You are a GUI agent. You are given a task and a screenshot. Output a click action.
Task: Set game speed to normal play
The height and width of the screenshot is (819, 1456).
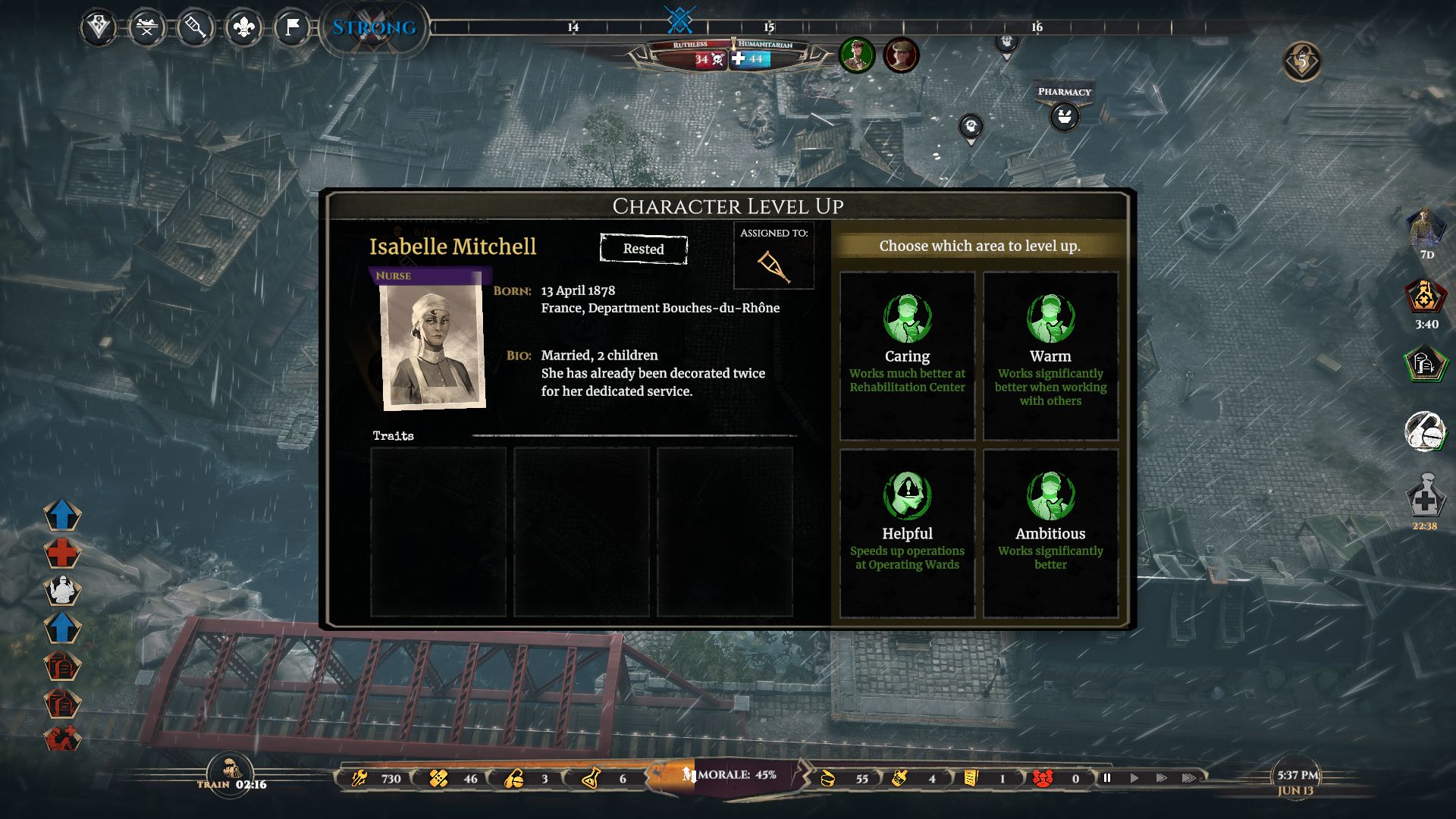[1134, 778]
